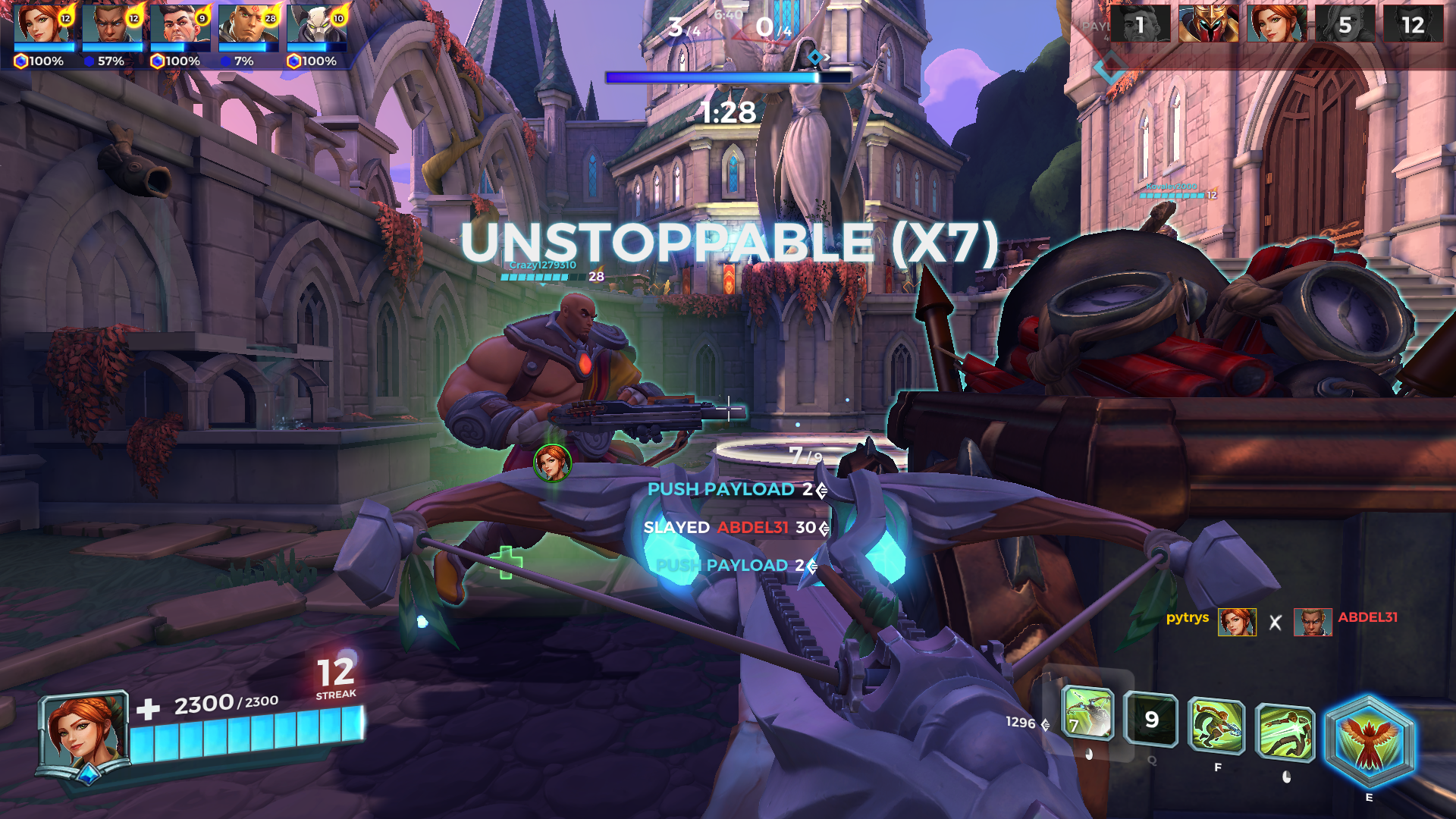Click ABDEL31's portrait in the kill feed
The height and width of the screenshot is (819, 1456).
(x=1313, y=622)
